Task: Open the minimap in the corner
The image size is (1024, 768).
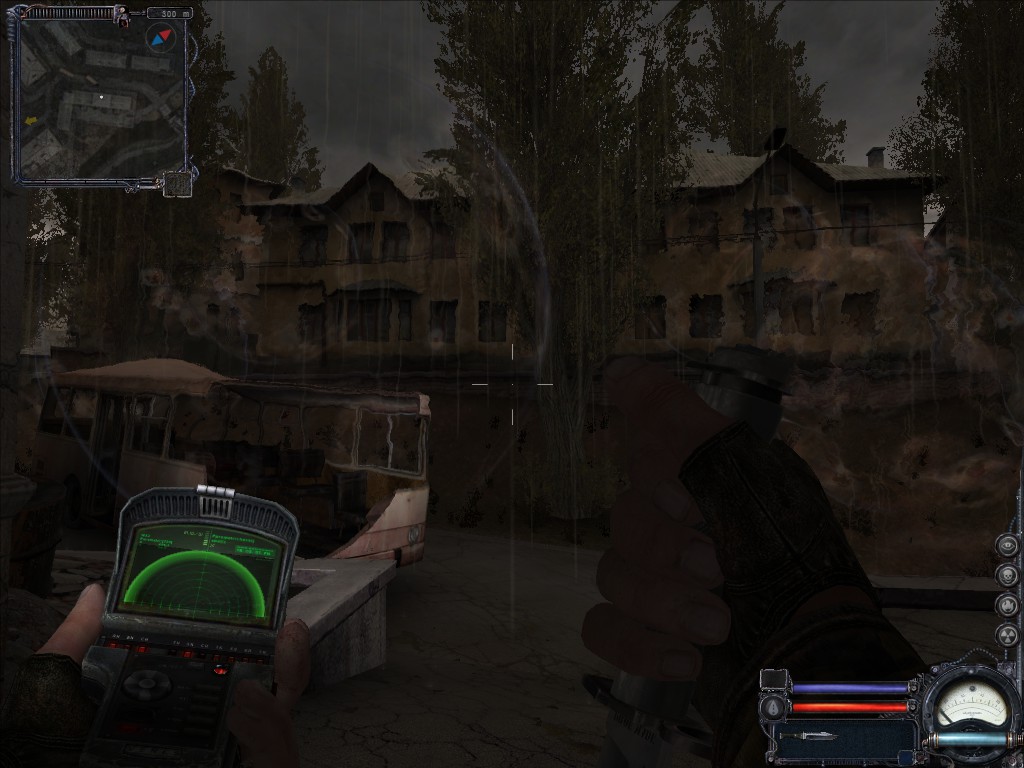Action: [100, 98]
